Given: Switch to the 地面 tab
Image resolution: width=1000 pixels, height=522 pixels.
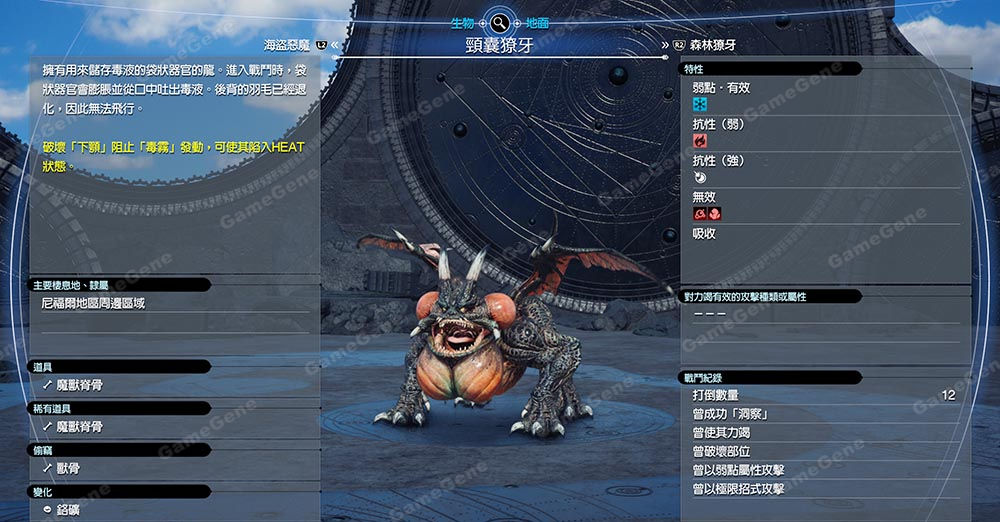Looking at the screenshot, I should pyautogui.click(x=538, y=22).
